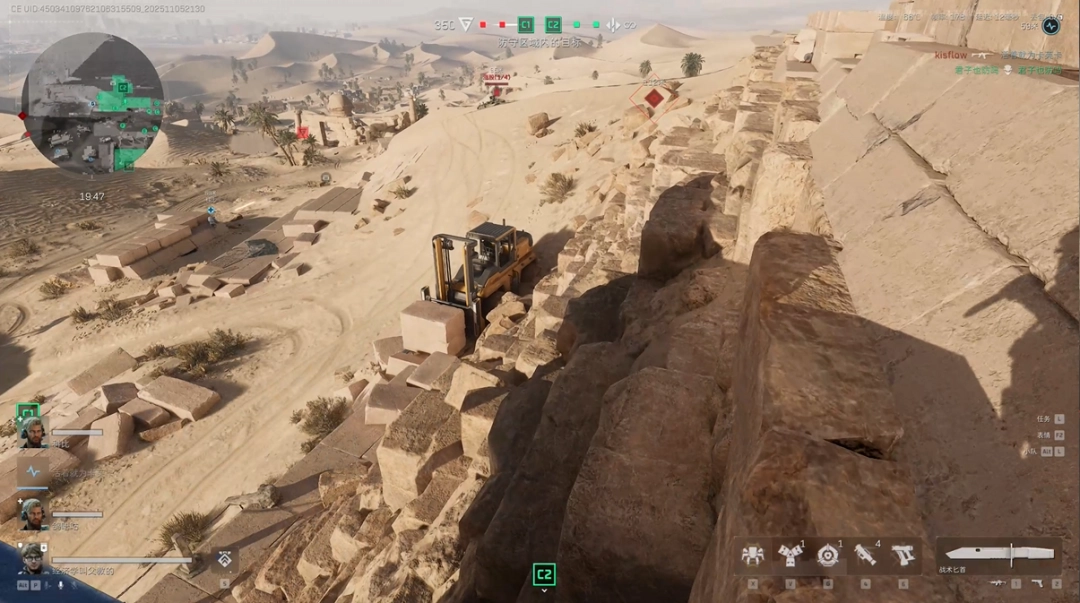Open the circular minimap

93,102
